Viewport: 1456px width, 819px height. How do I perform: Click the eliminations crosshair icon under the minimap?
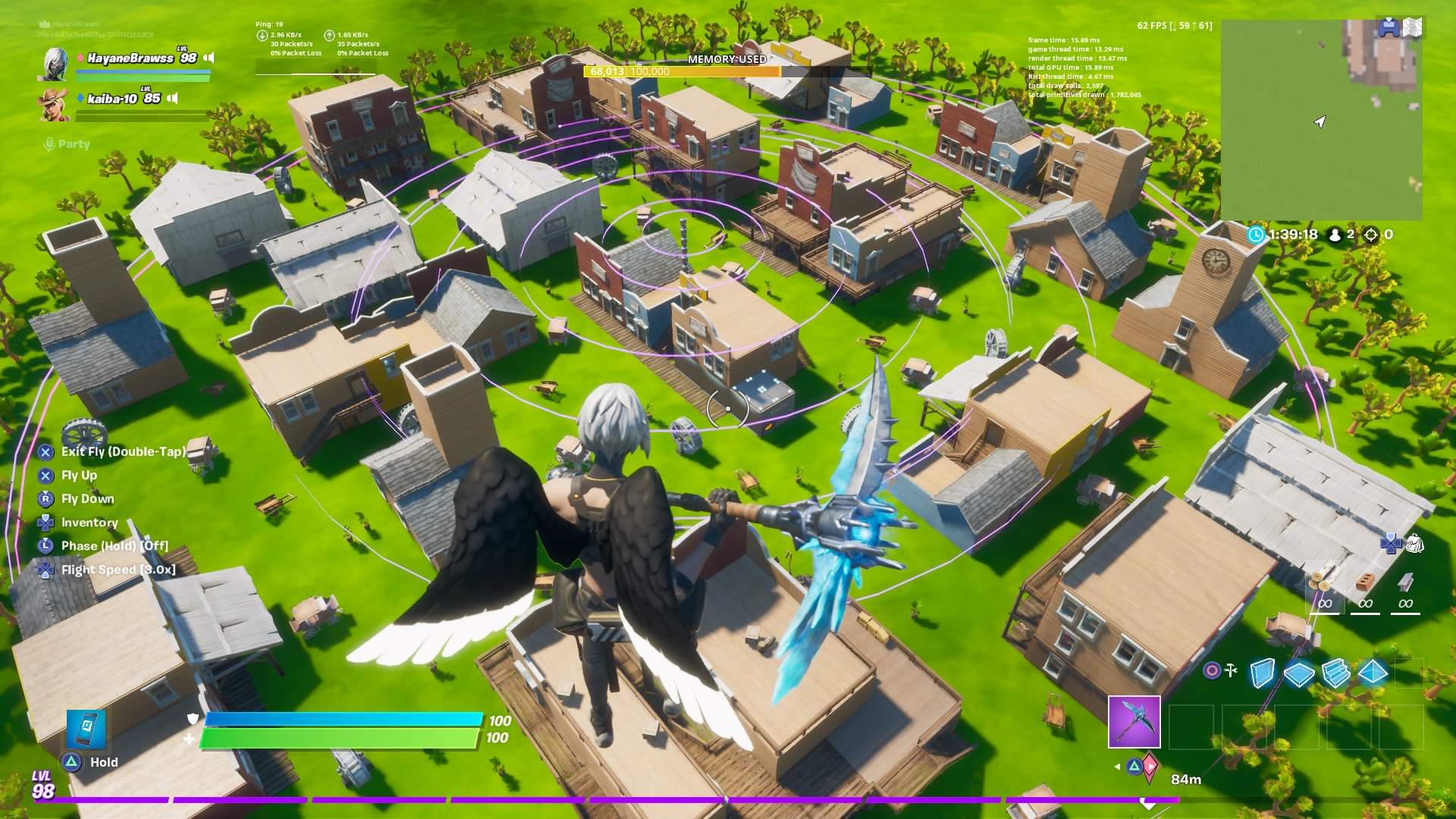point(1371,235)
